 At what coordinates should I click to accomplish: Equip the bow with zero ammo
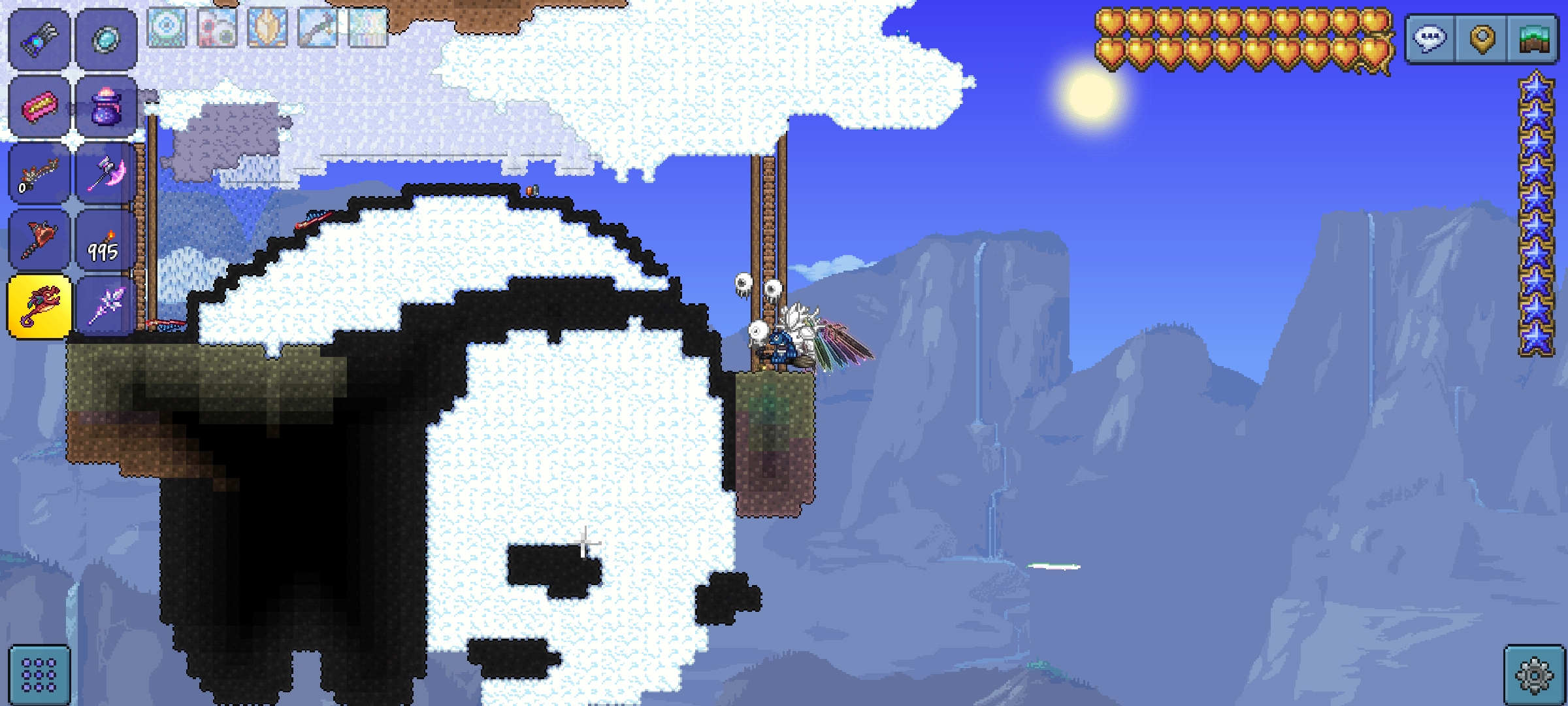click(x=39, y=174)
